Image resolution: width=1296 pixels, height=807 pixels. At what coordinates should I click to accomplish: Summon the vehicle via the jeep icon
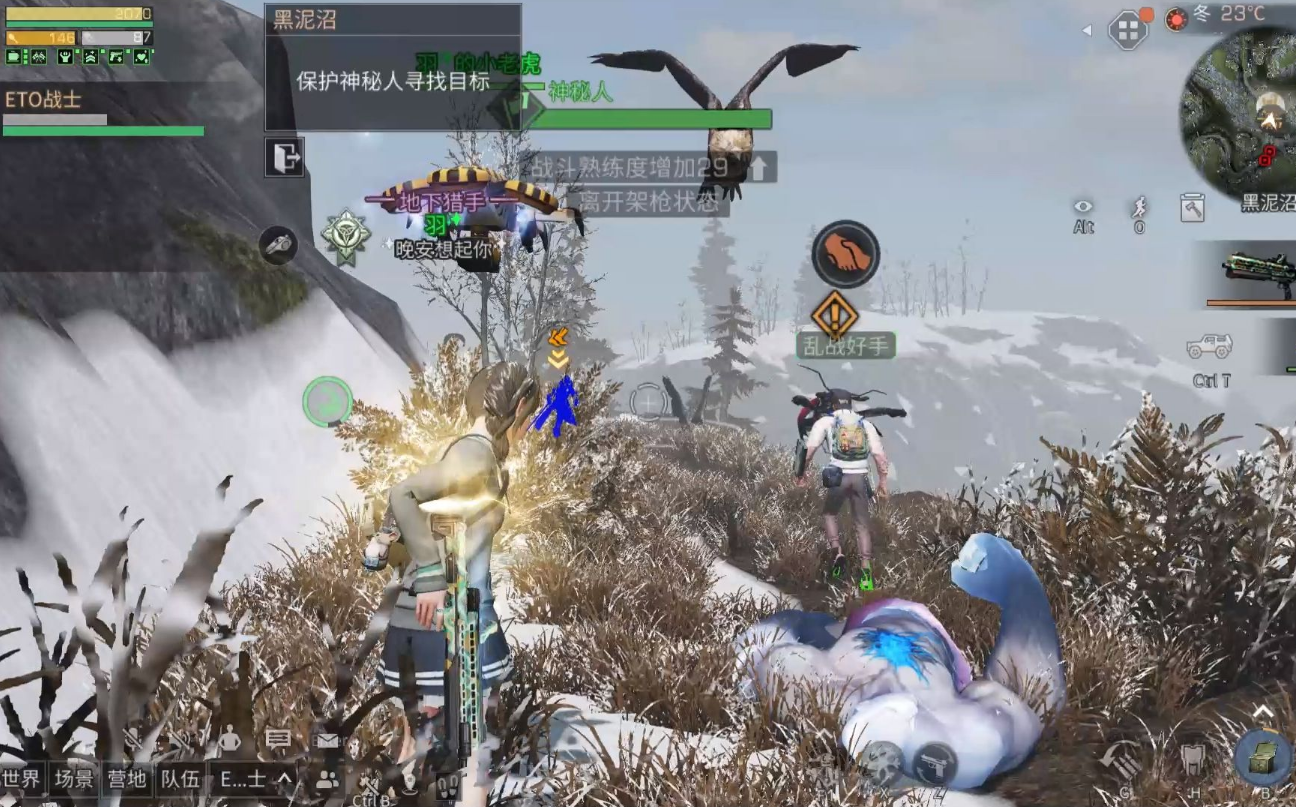point(1210,347)
